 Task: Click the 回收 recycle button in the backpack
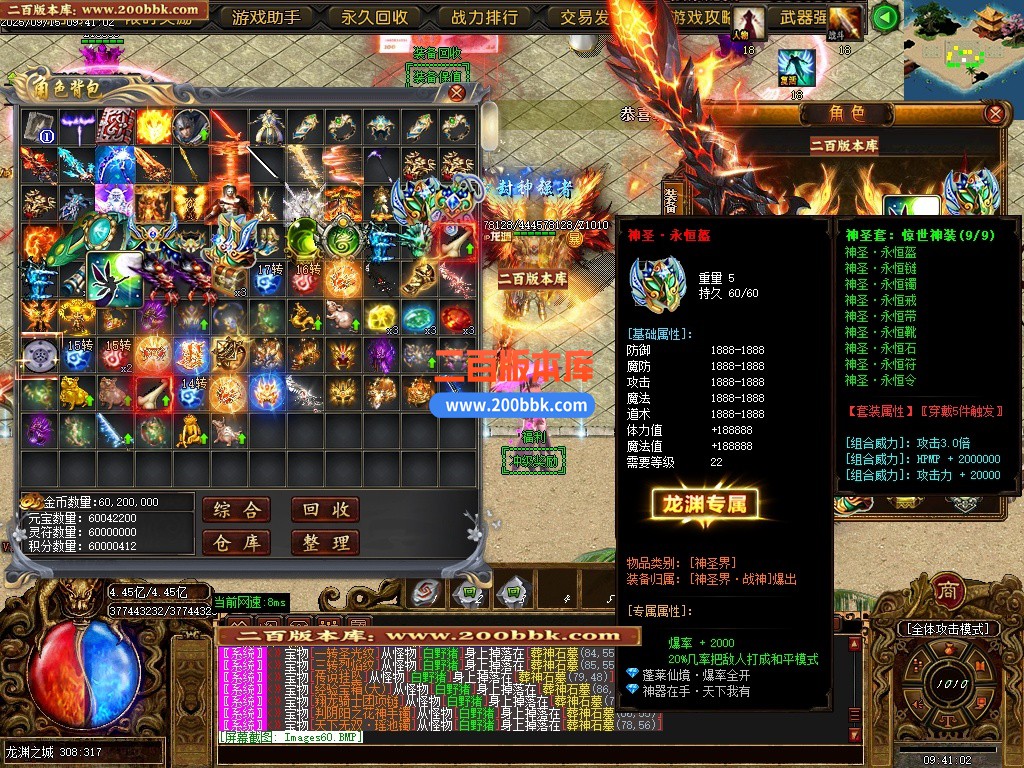[325, 510]
